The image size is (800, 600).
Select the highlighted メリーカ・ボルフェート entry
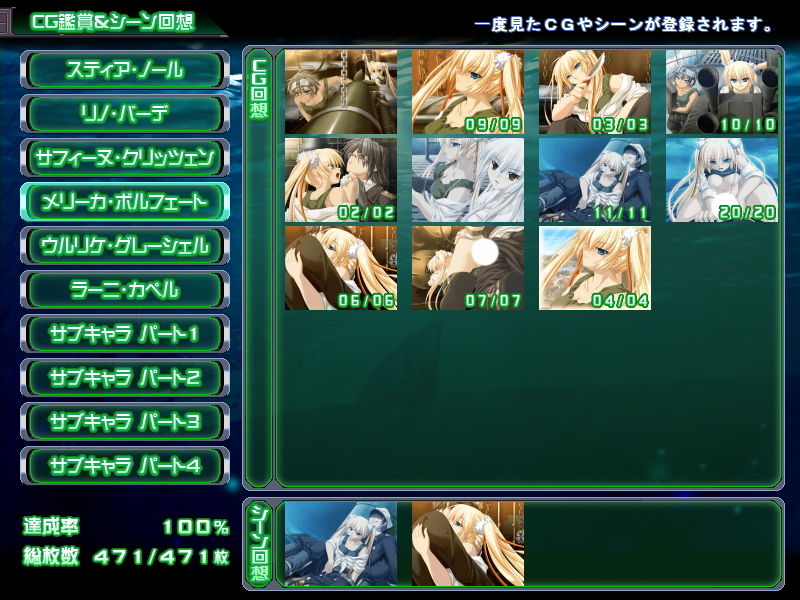click(x=125, y=202)
